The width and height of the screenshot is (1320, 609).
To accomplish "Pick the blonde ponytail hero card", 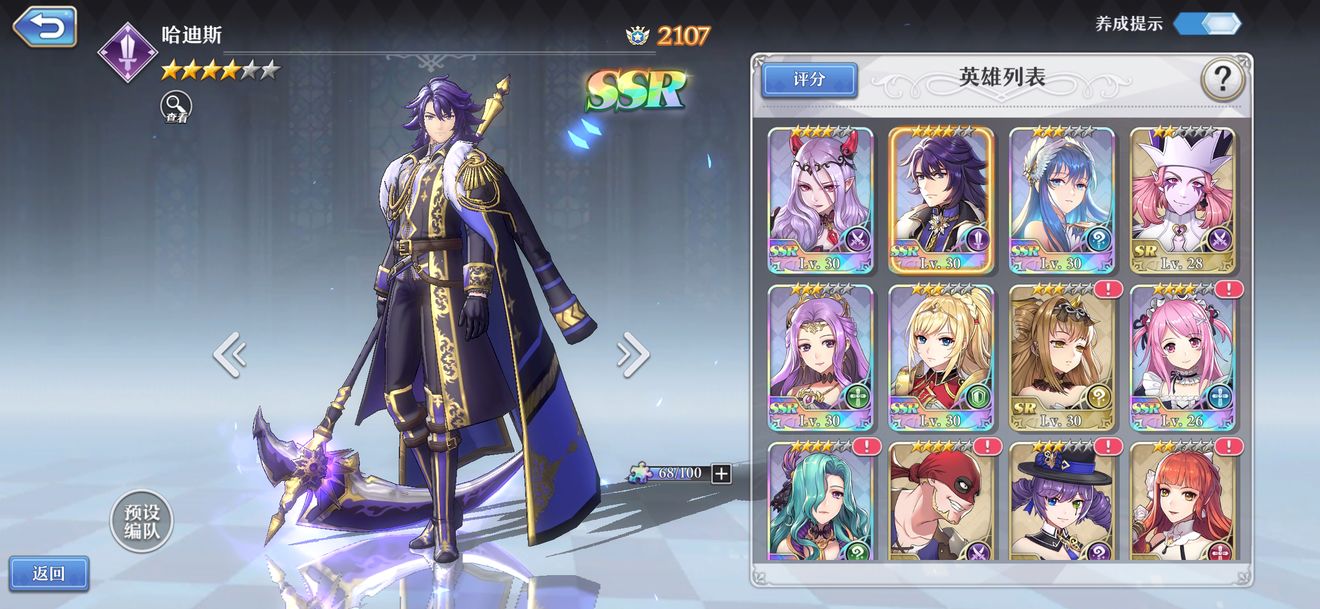I will (941, 357).
